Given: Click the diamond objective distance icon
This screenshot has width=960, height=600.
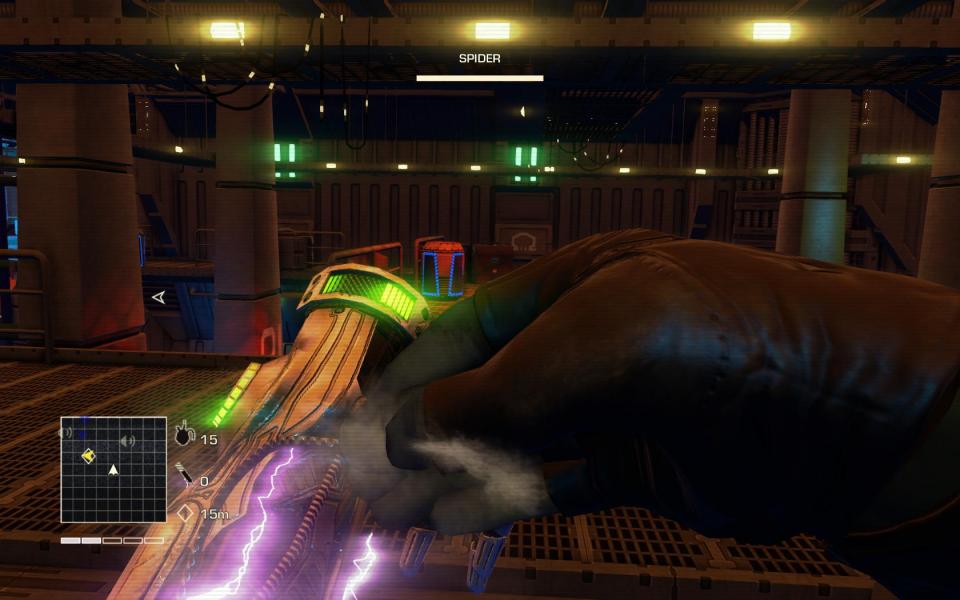Looking at the screenshot, I should click(184, 512).
